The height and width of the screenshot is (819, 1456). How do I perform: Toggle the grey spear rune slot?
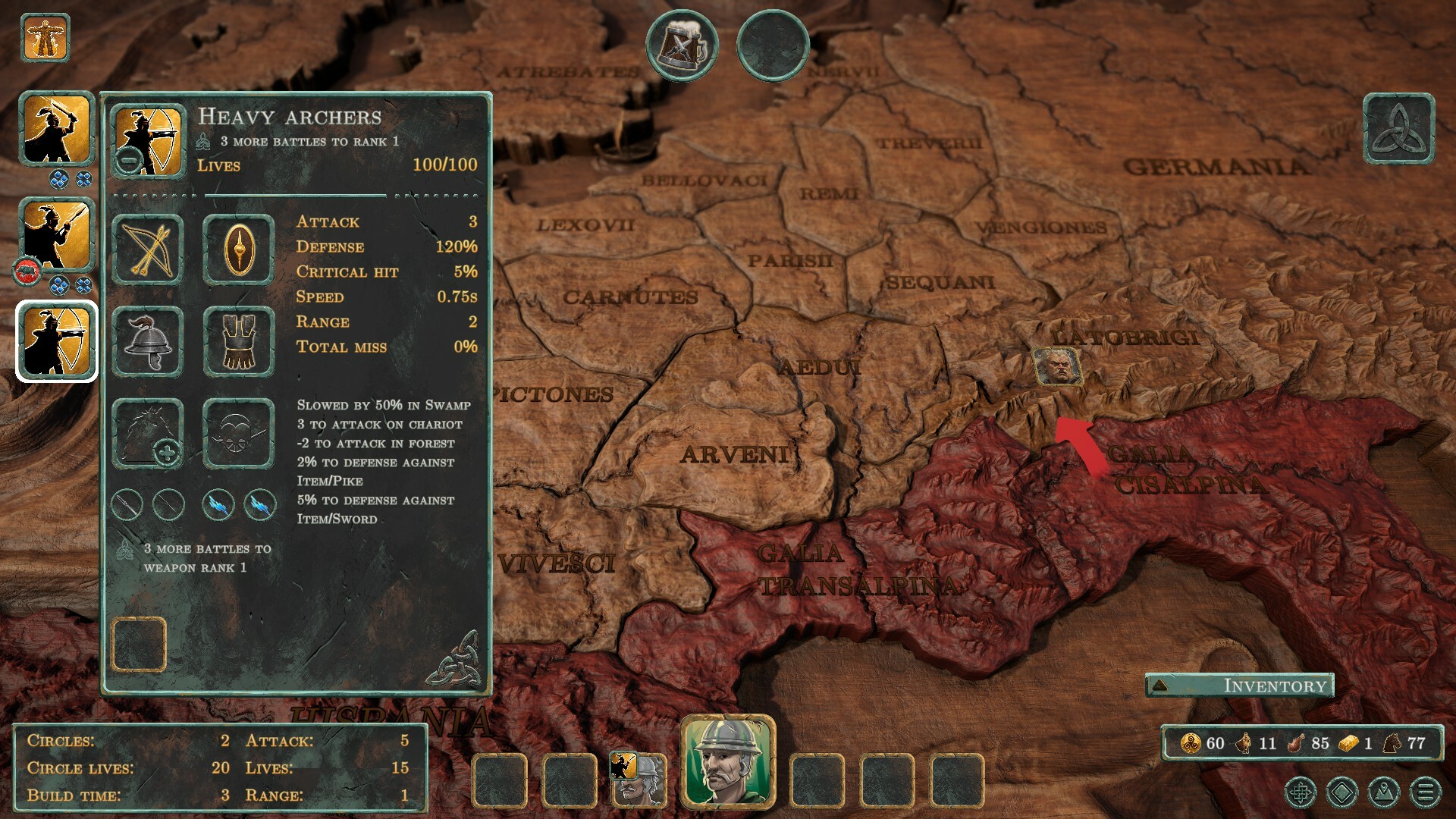click(x=127, y=505)
